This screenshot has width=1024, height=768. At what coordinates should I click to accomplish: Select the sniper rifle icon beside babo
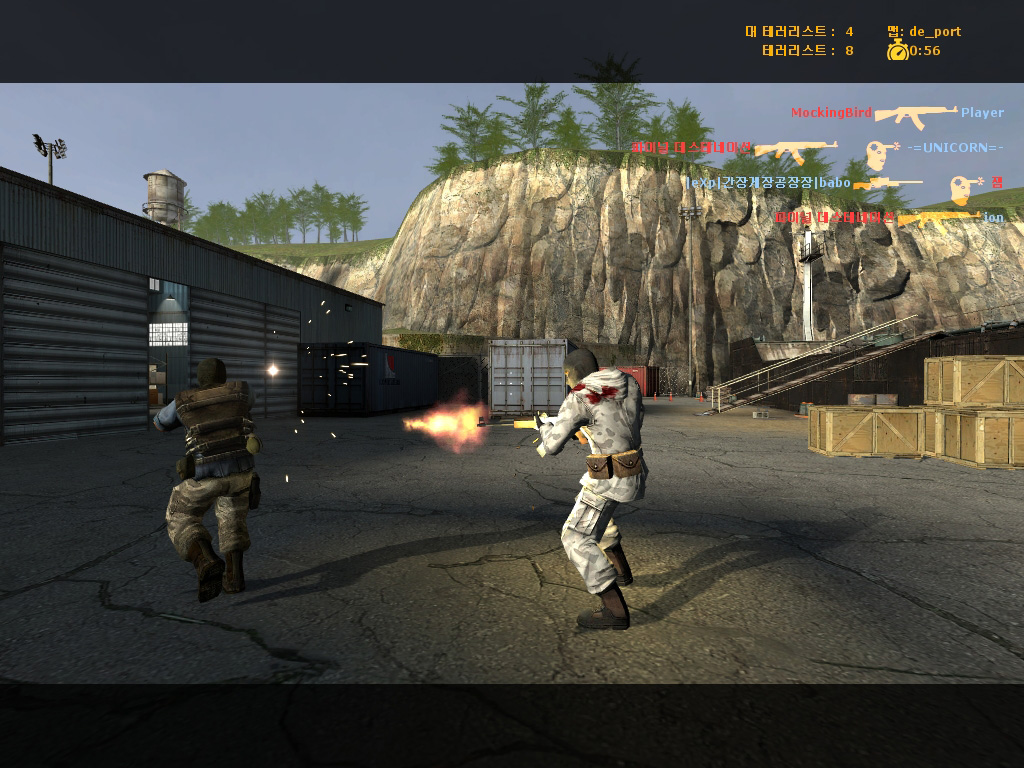tap(888, 184)
